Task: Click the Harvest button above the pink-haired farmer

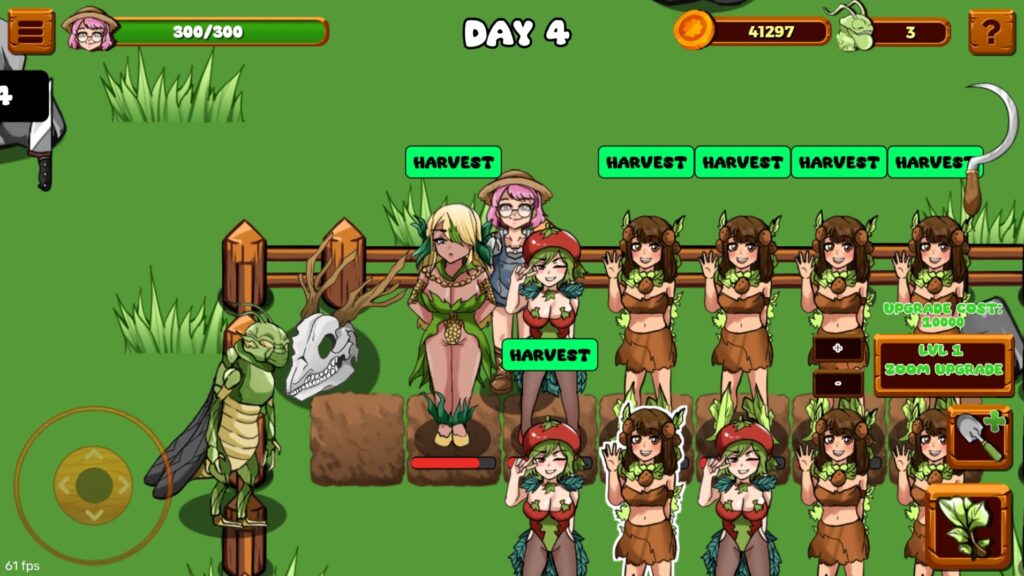Action: coord(453,162)
